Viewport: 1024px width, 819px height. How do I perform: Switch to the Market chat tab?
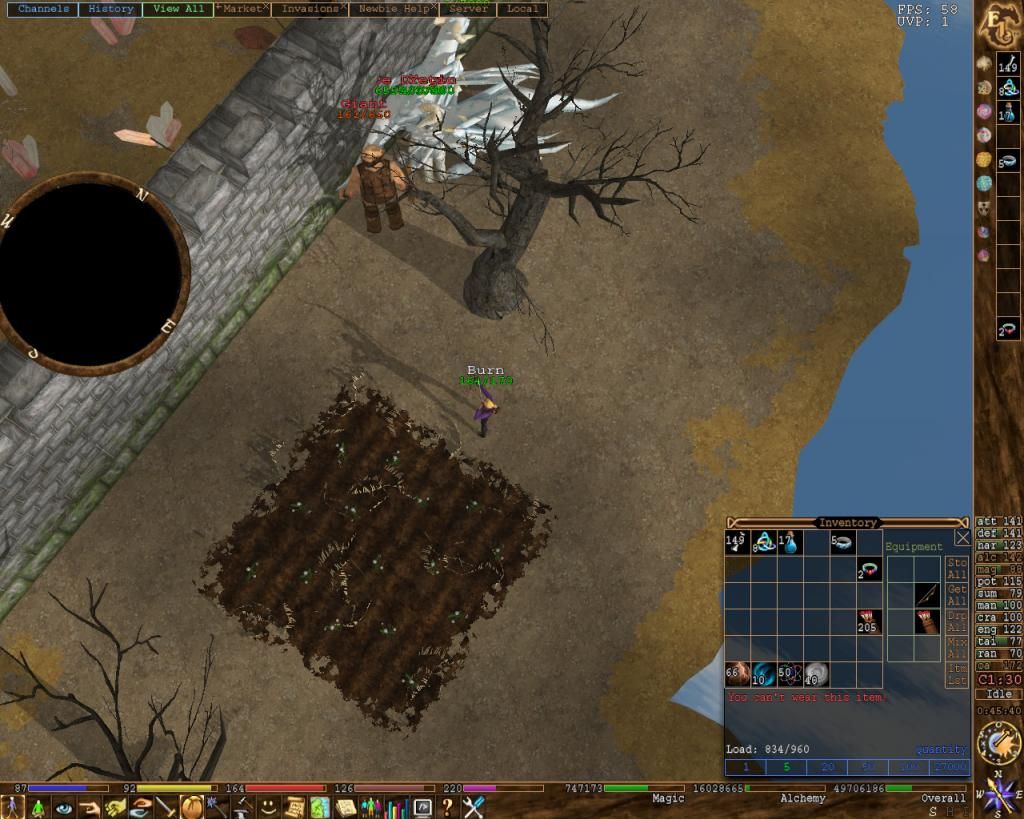(241, 9)
